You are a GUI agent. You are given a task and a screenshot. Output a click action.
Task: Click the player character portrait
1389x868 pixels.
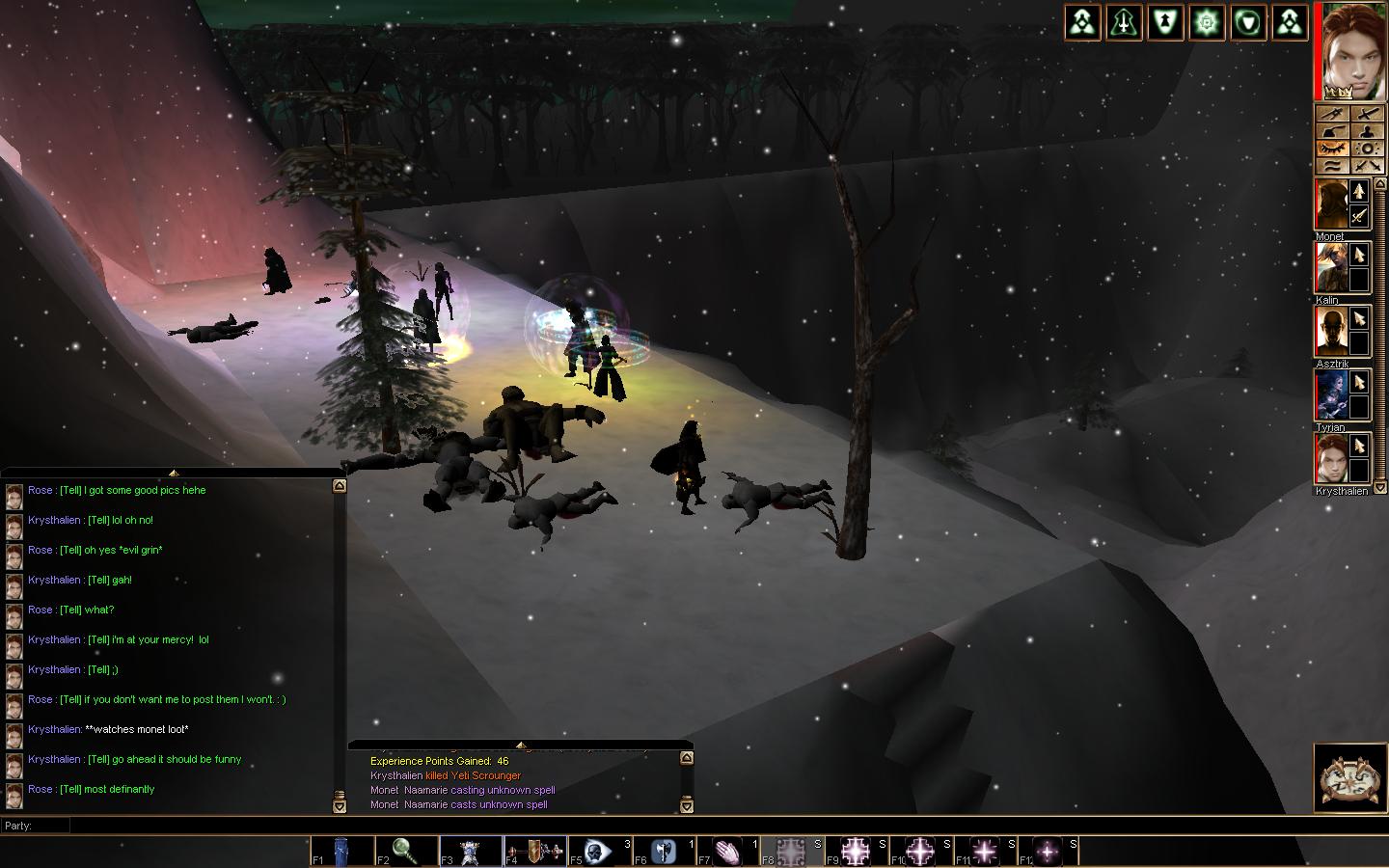(1349, 50)
